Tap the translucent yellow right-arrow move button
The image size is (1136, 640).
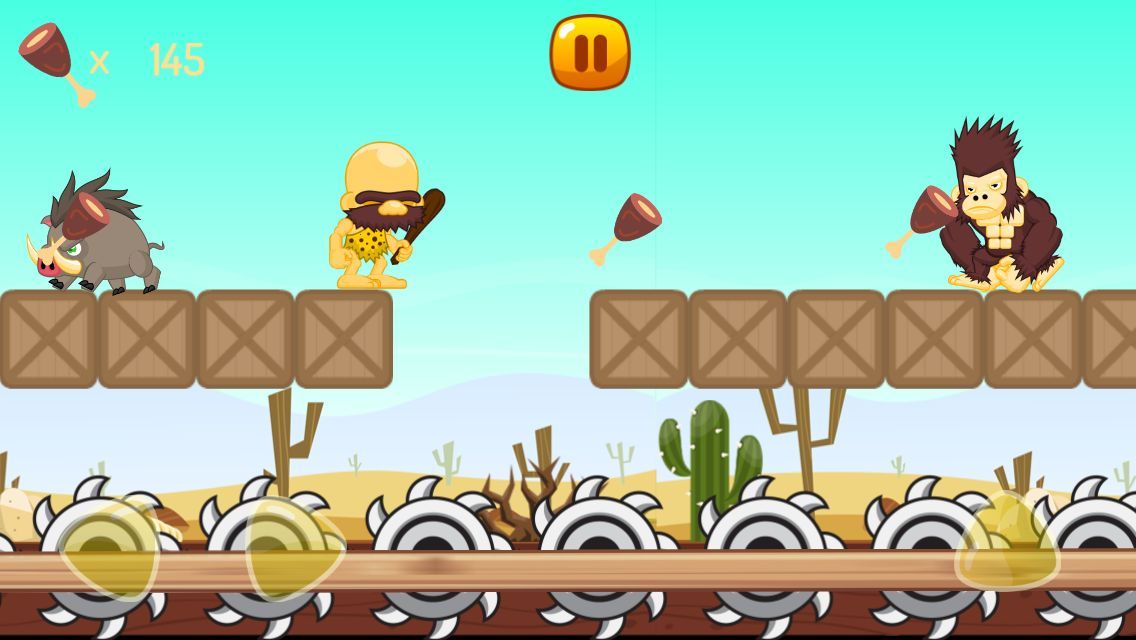click(x=293, y=550)
